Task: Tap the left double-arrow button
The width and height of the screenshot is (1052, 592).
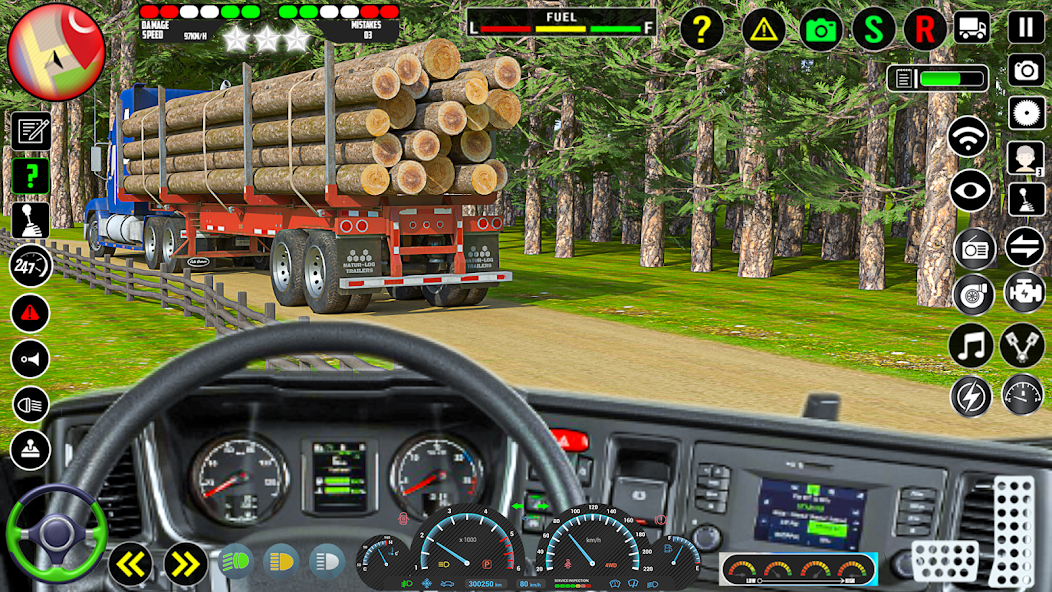Action: click(130, 564)
